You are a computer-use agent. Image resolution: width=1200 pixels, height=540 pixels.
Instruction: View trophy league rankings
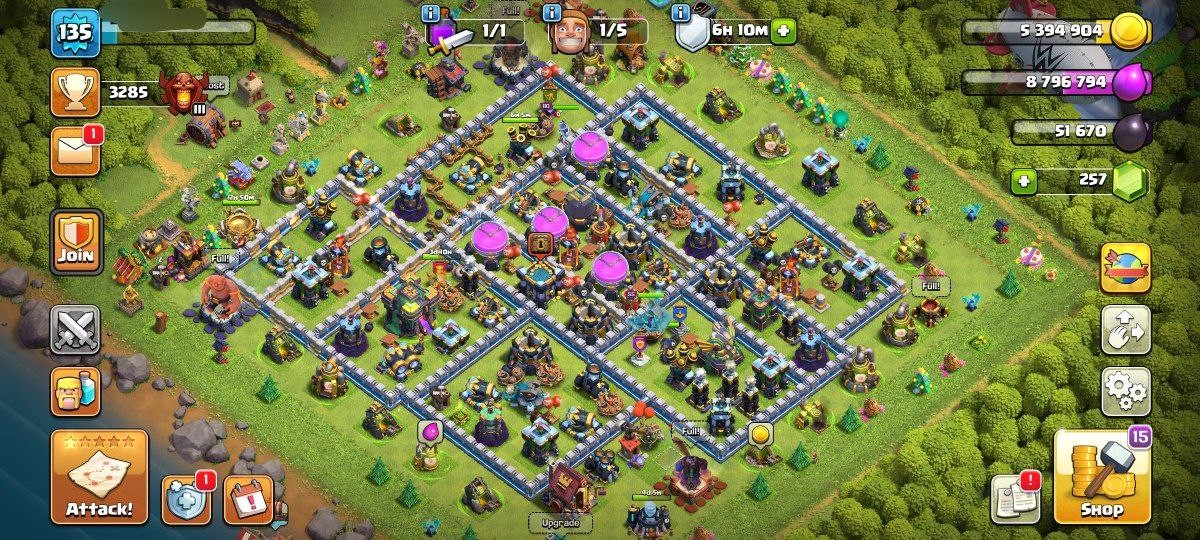tap(75, 93)
